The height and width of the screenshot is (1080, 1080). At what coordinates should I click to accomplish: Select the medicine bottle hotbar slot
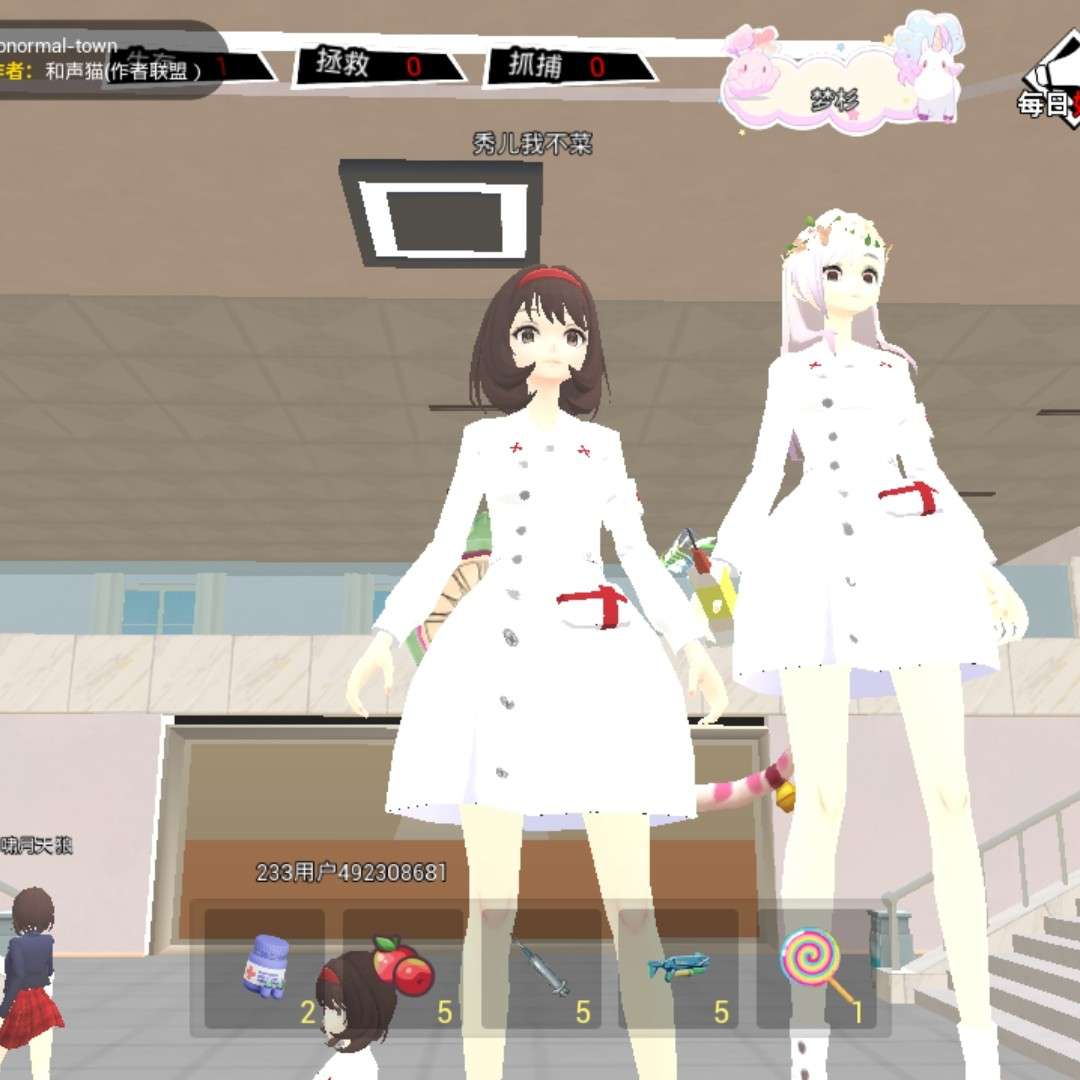click(265, 968)
